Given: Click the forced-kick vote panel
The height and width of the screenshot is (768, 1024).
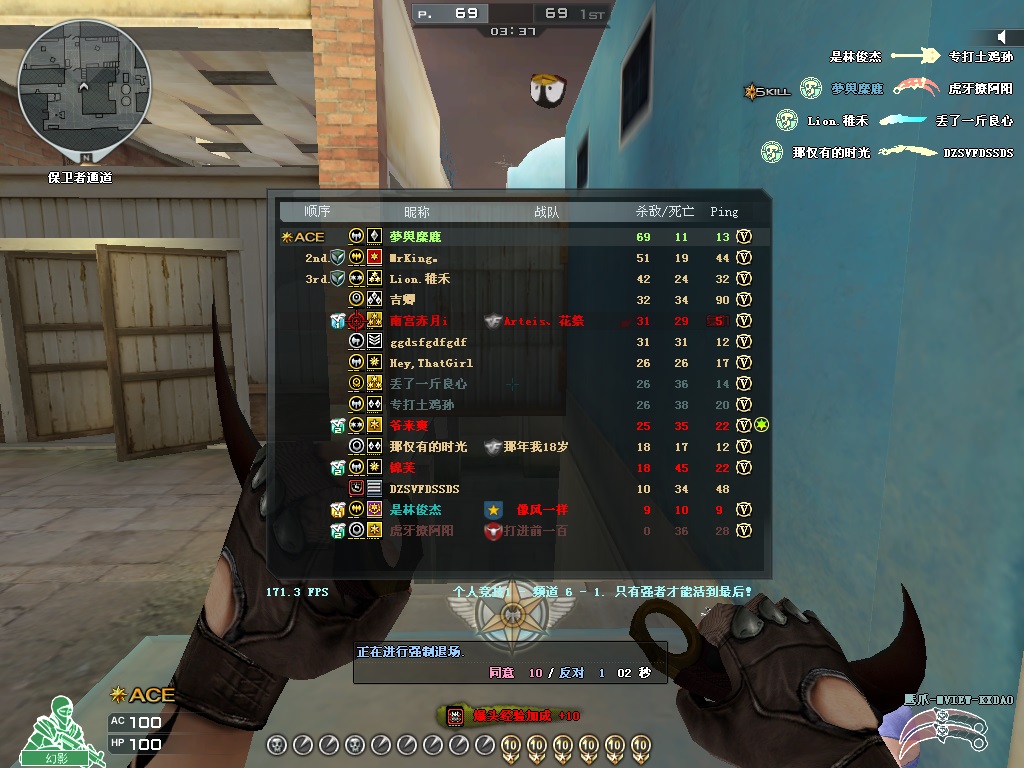Looking at the screenshot, I should [x=510, y=662].
